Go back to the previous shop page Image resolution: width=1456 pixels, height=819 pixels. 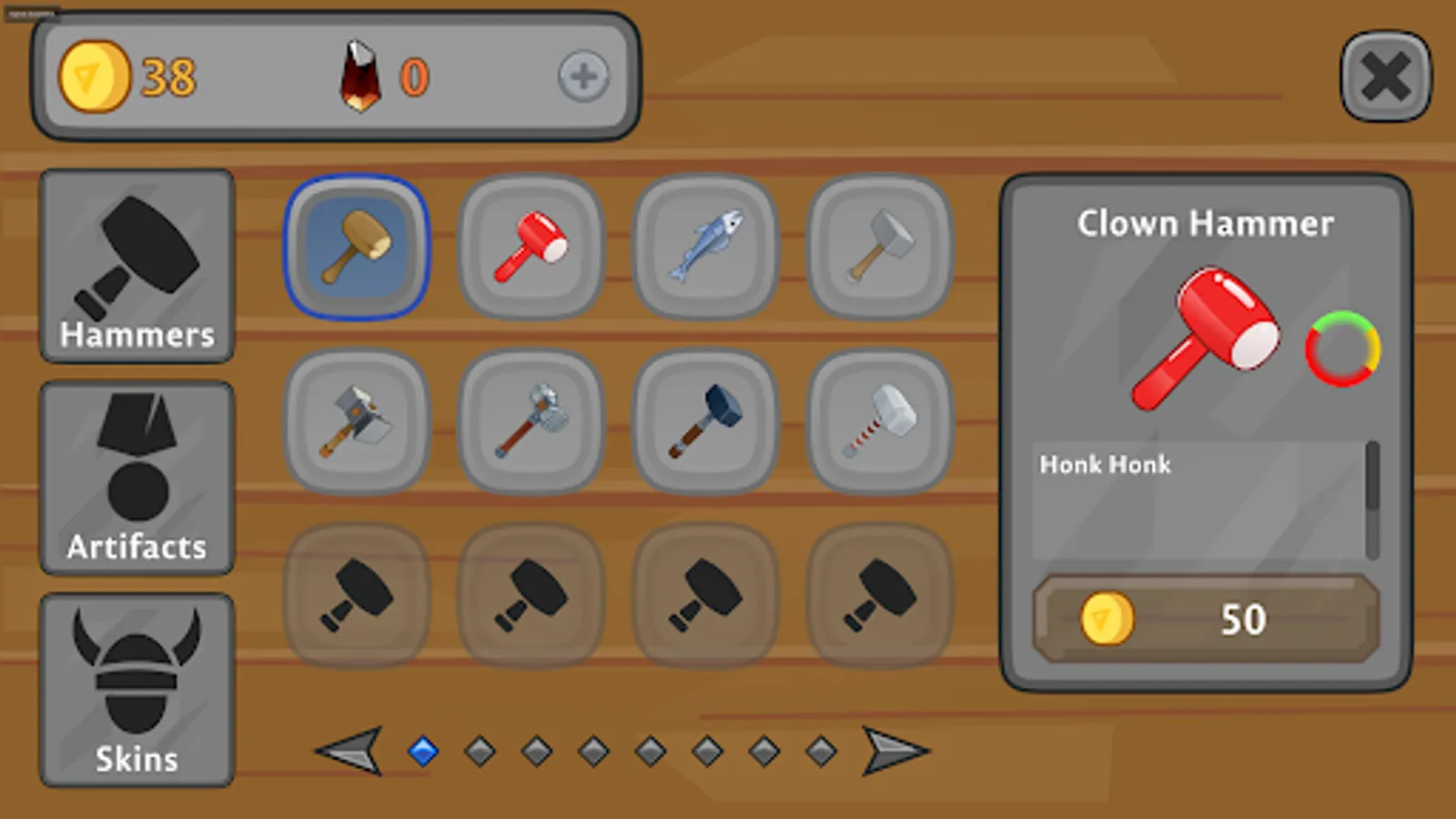click(355, 751)
